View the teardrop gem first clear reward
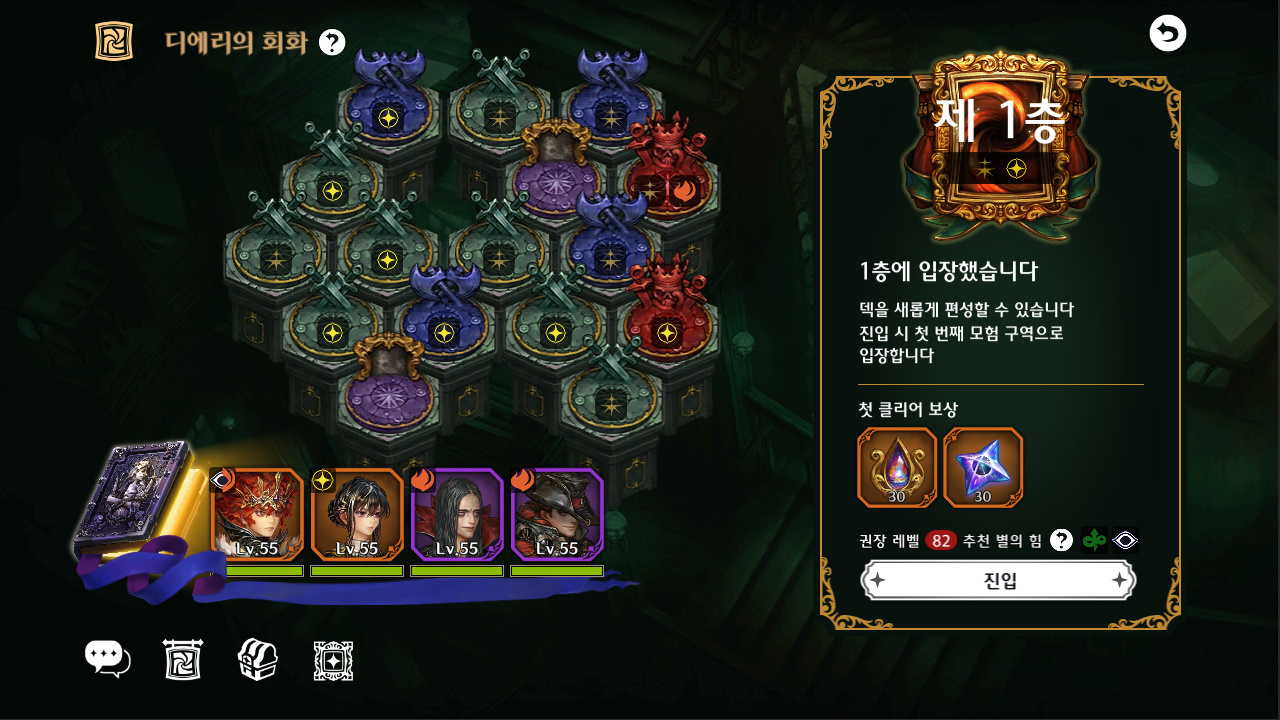The width and height of the screenshot is (1280, 720). click(897, 467)
